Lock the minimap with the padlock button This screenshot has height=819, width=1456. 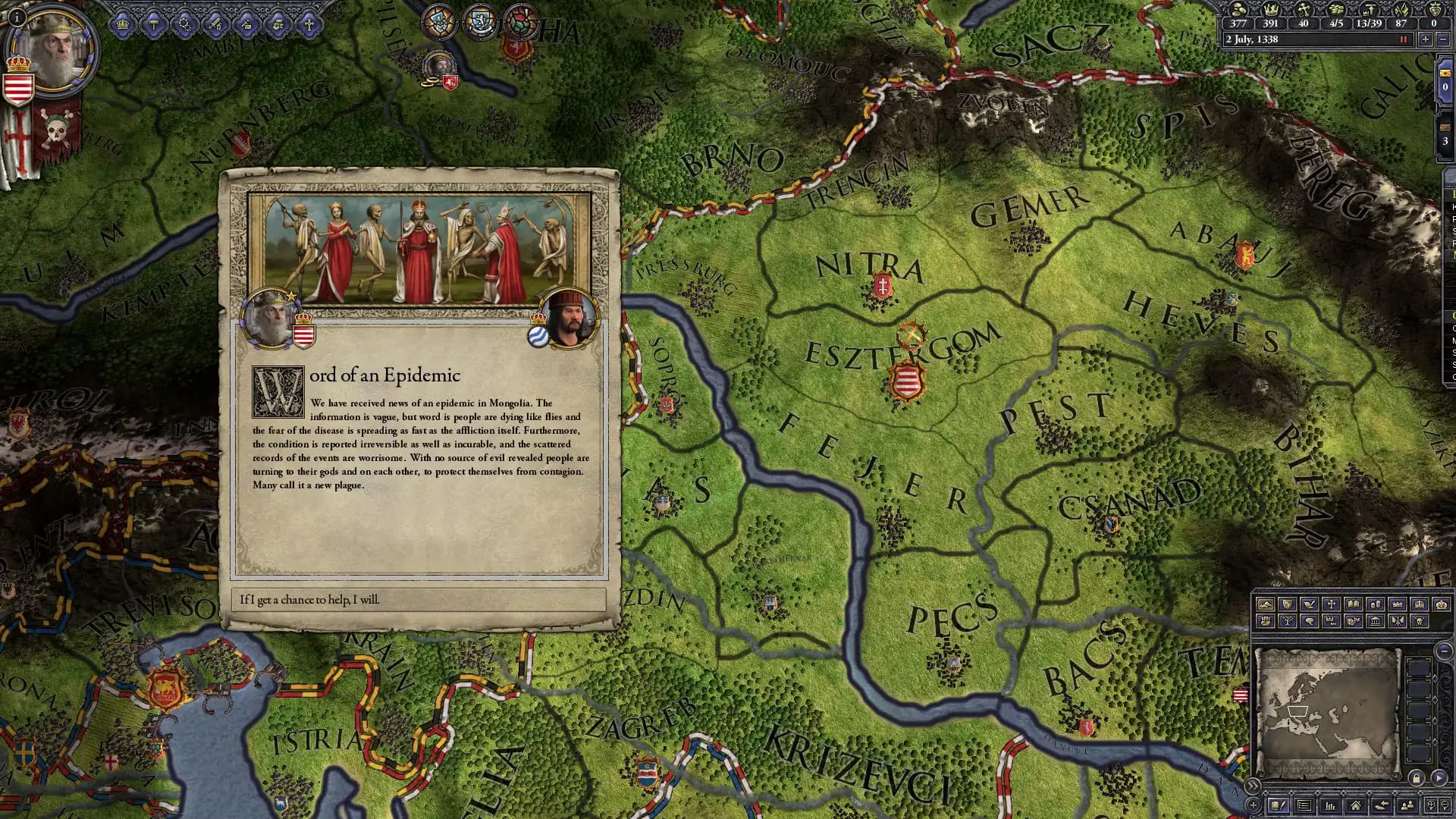tap(1417, 780)
